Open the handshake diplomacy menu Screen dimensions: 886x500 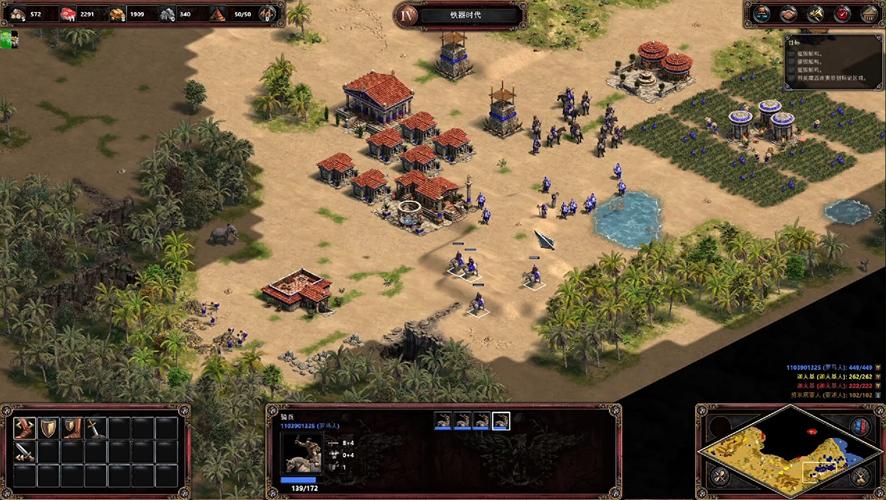pos(790,14)
